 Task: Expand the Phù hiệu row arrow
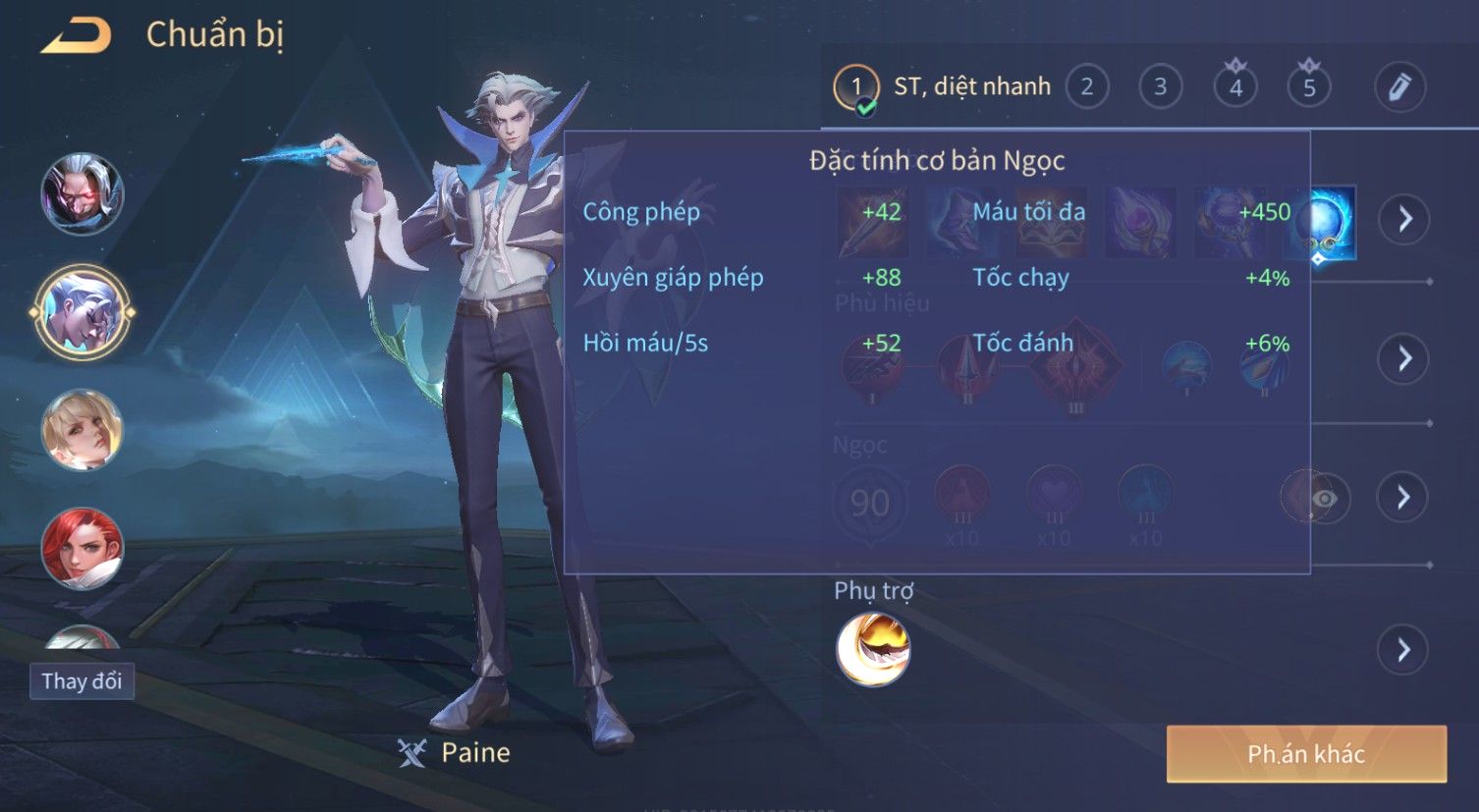tap(1404, 358)
